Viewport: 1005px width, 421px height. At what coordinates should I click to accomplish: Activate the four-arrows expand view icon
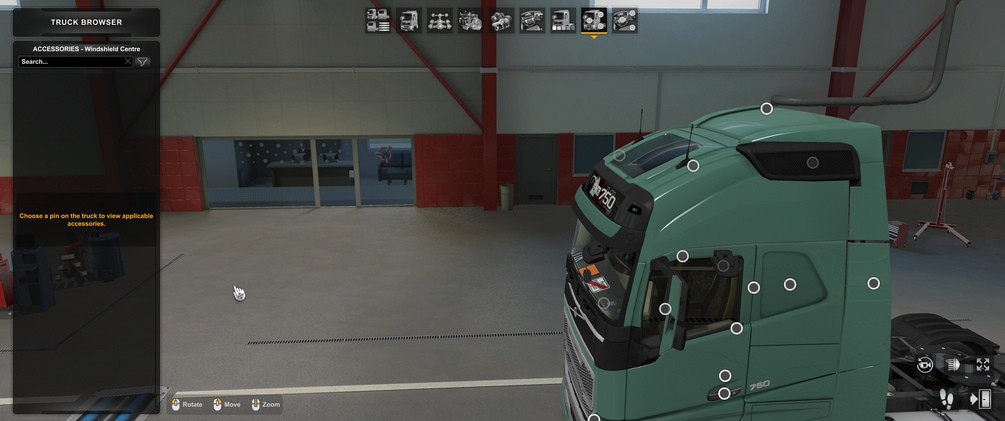(x=983, y=365)
